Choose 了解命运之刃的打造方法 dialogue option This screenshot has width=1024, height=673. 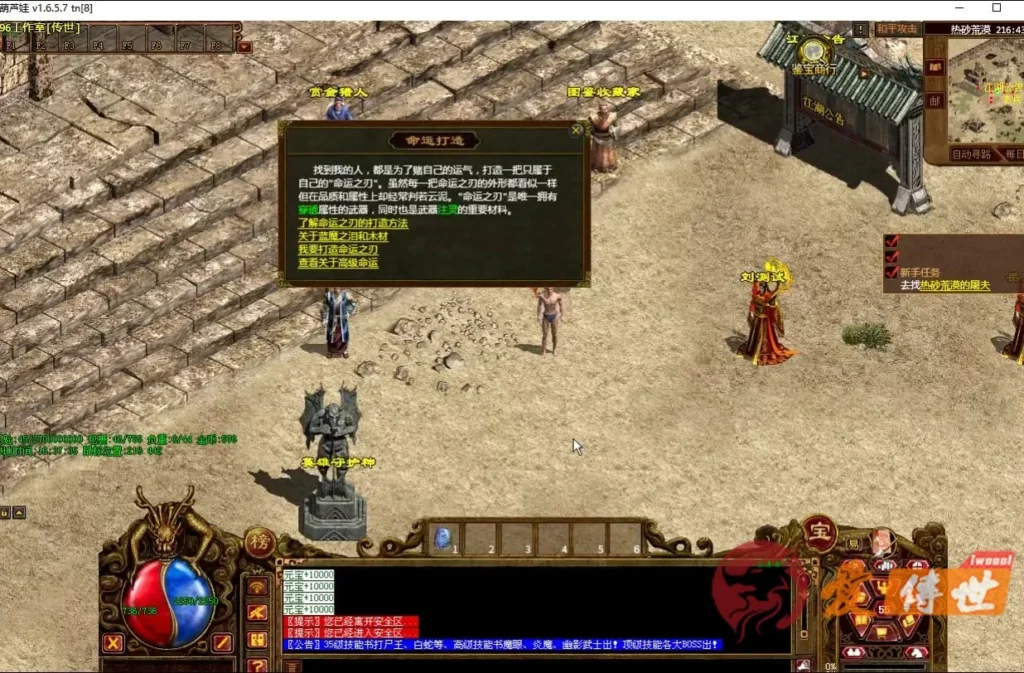[x=353, y=223]
